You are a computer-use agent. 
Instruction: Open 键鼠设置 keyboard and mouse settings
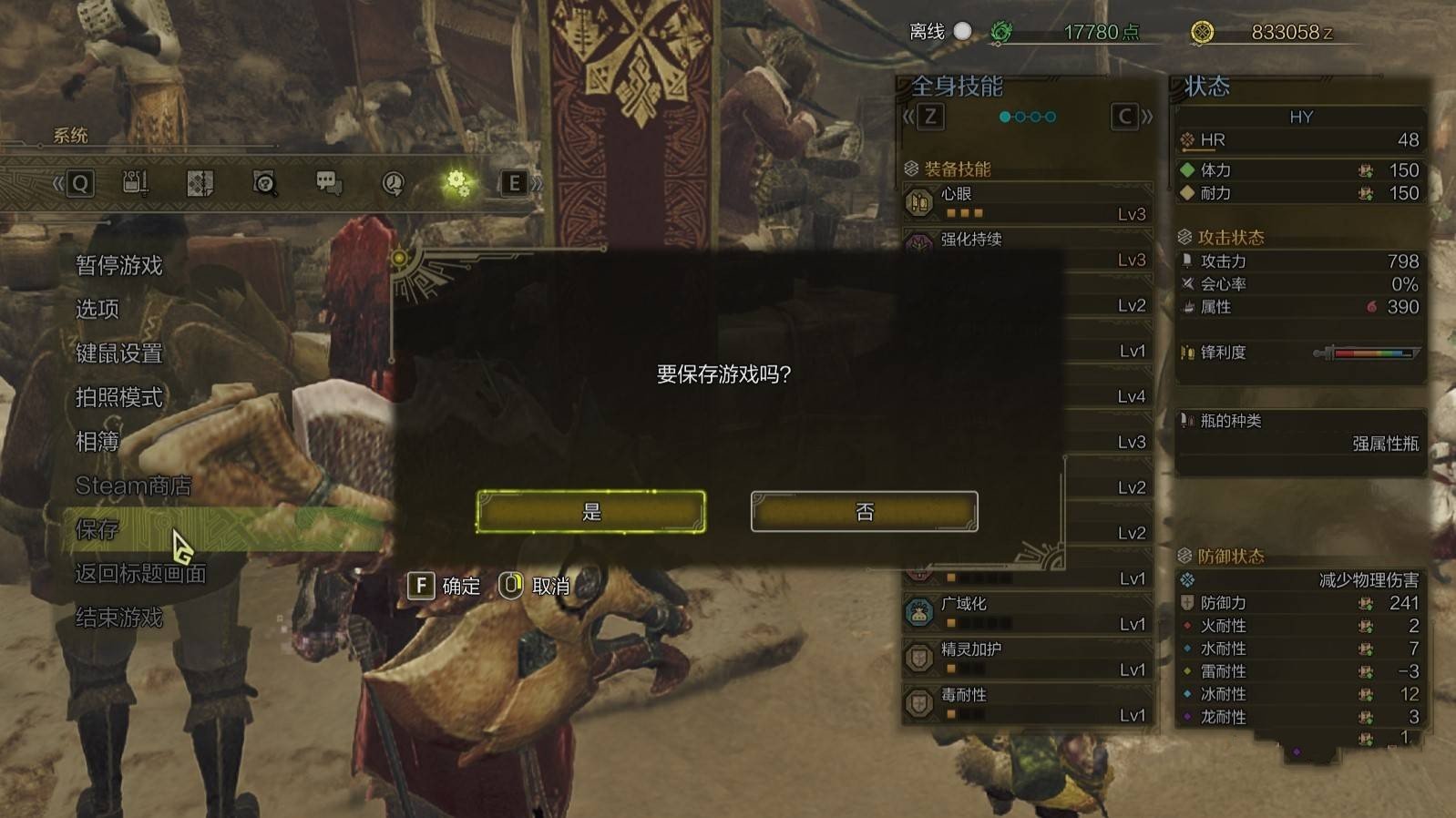pos(119,353)
